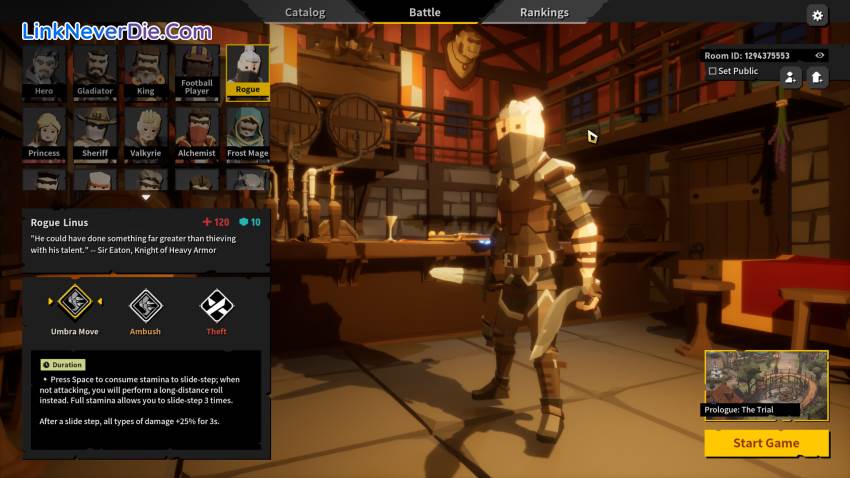Open the Prologue: The Trial map thumbnail
Viewport: 850px width, 478px height.
point(766,383)
